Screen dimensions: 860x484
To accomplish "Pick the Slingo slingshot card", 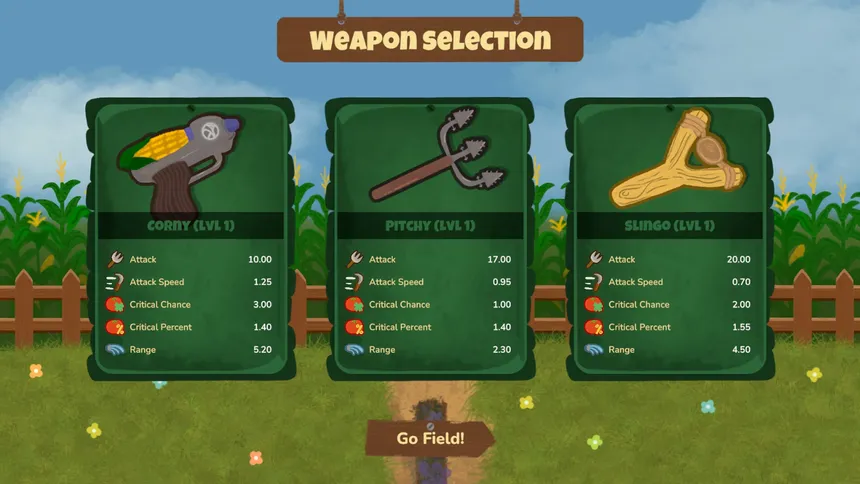I will pos(669,238).
